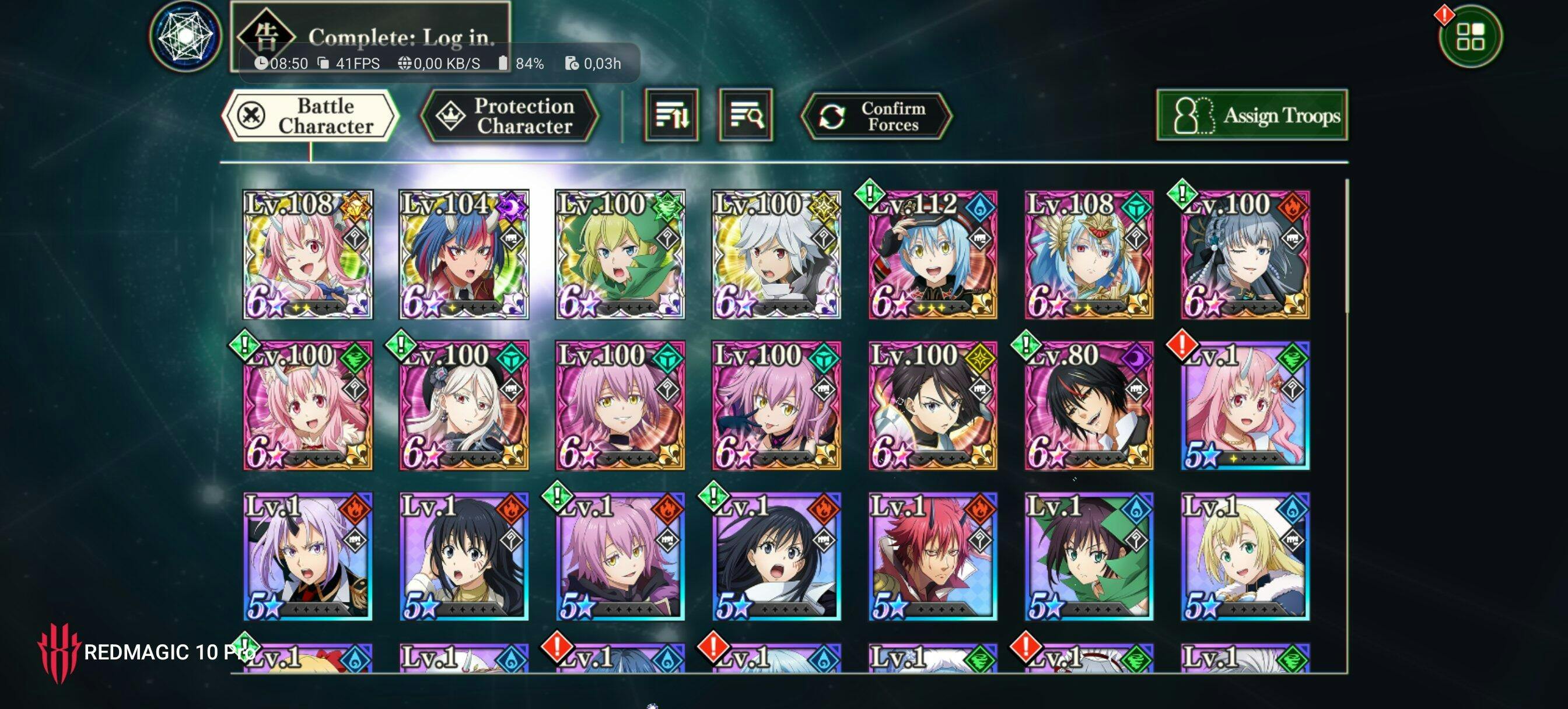
Task: Select the 5-star blonde character in white hat
Action: pos(1245,557)
